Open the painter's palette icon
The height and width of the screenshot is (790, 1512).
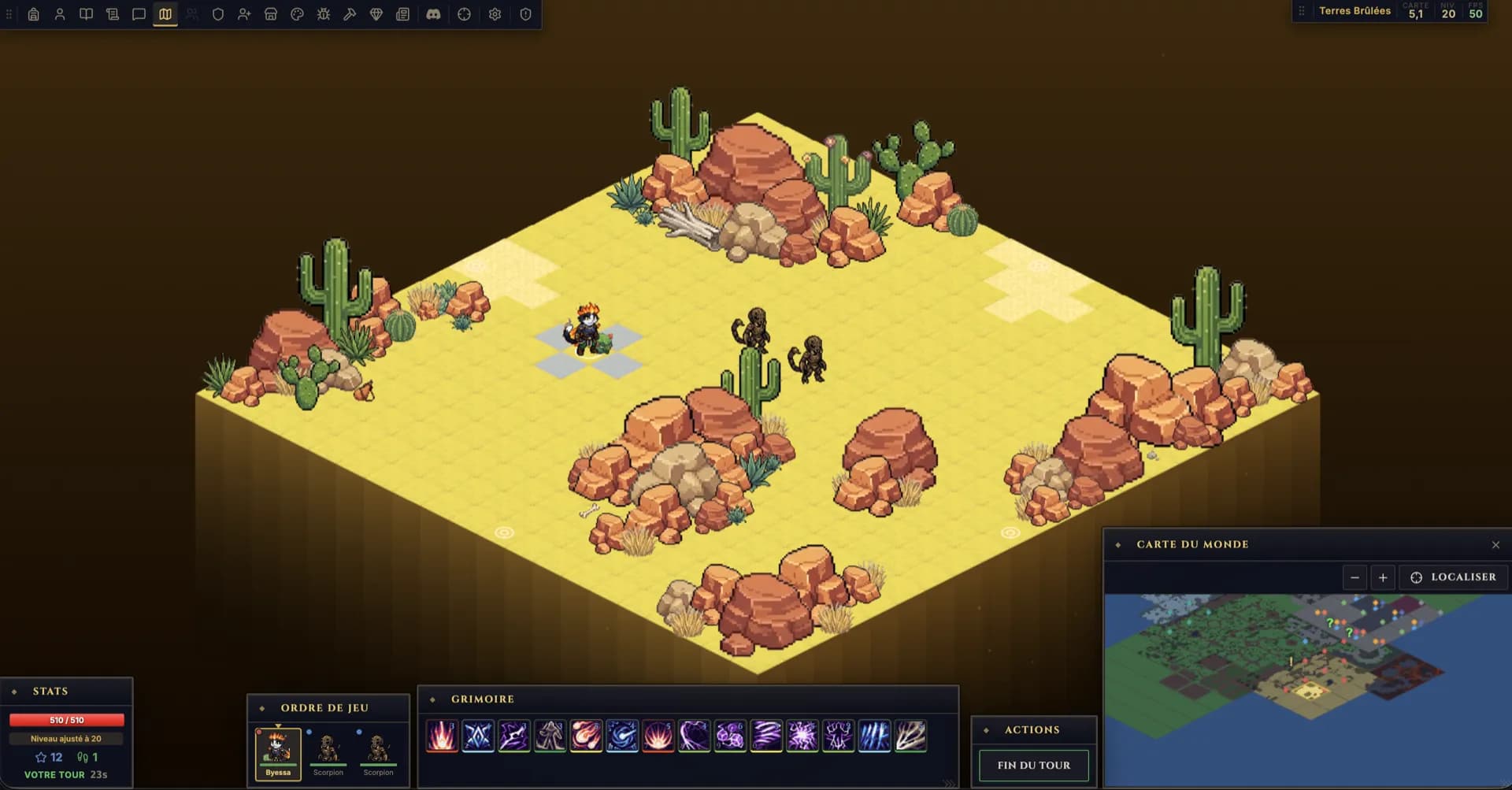pos(298,13)
